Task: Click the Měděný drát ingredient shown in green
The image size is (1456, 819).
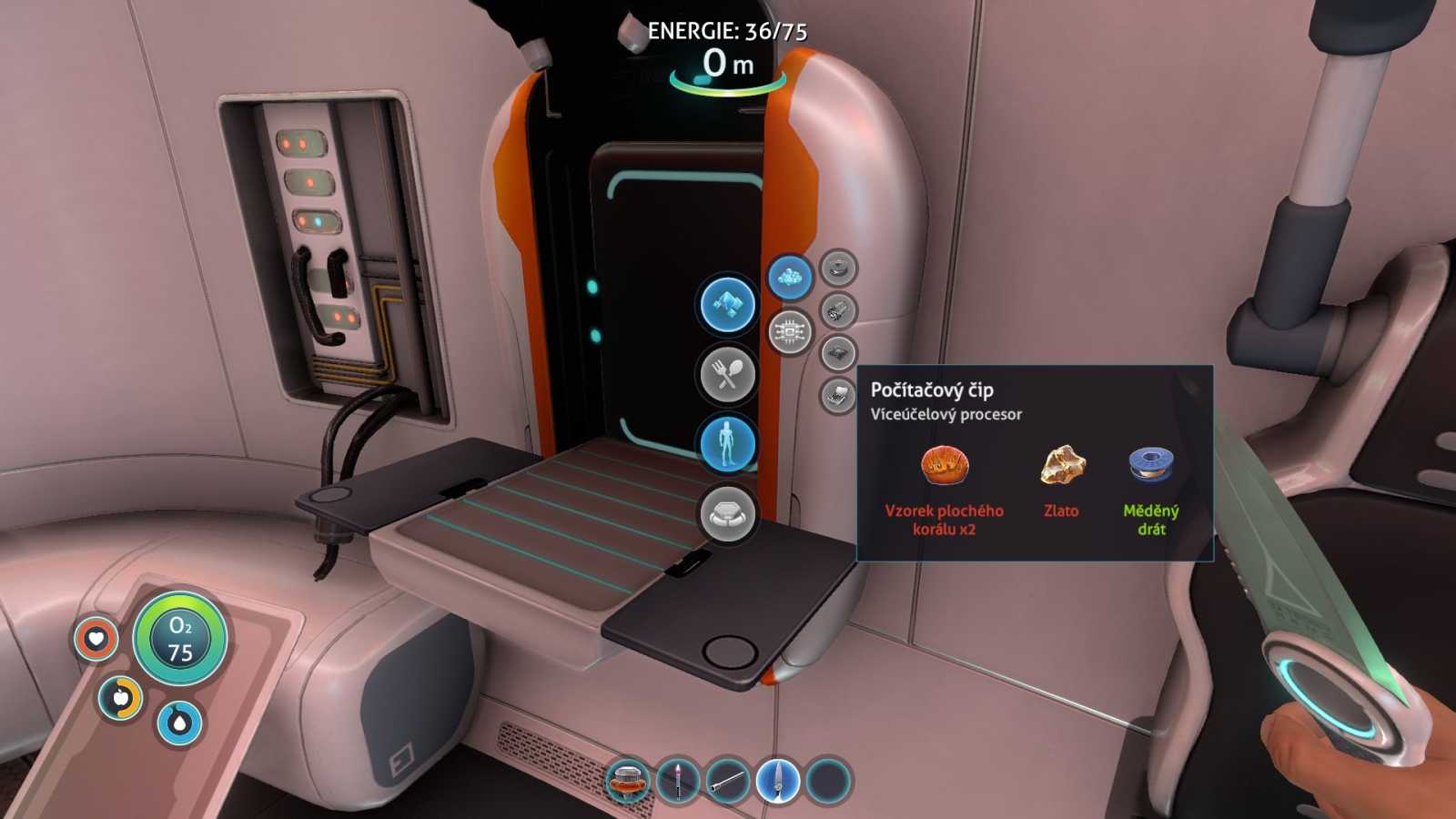Action: 1151,466
